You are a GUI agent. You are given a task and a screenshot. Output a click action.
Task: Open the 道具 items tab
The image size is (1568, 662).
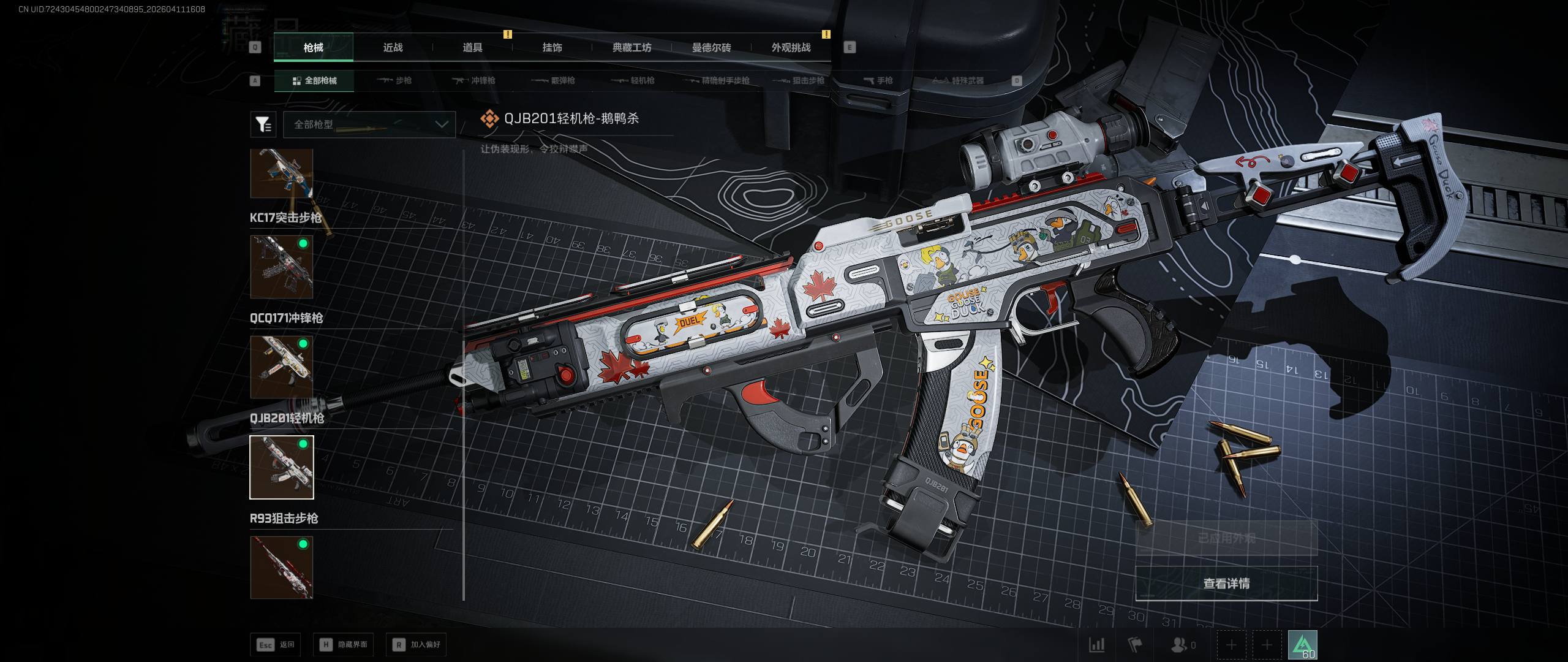click(x=472, y=48)
